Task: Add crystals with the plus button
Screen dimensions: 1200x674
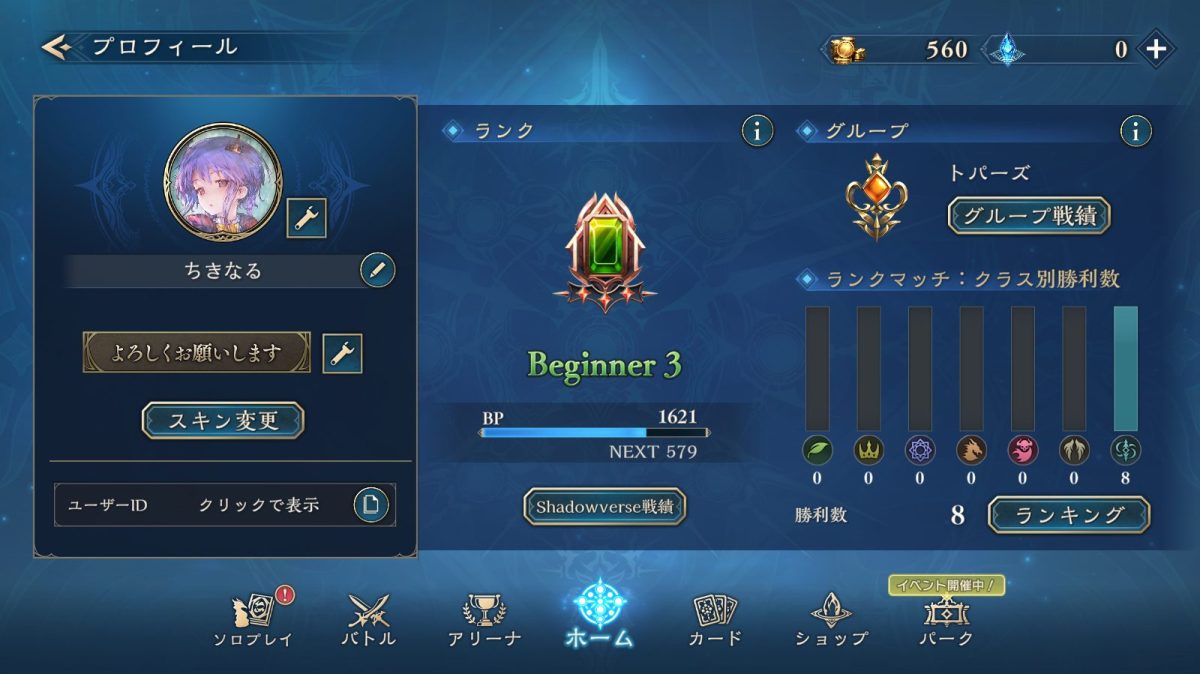Action: 1156,49
